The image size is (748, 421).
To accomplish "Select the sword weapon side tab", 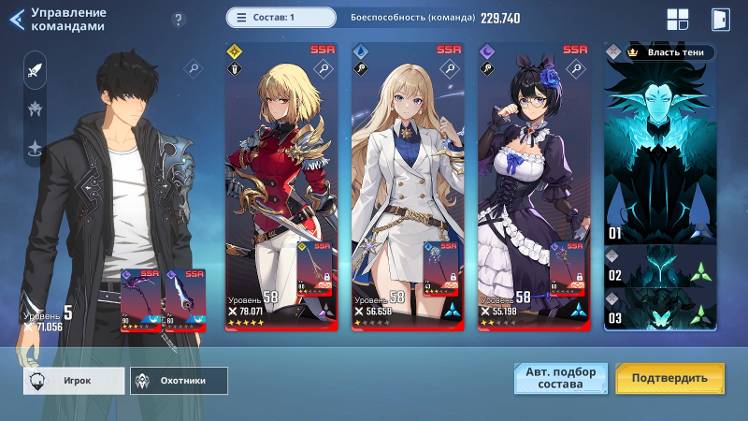I will tap(36, 71).
